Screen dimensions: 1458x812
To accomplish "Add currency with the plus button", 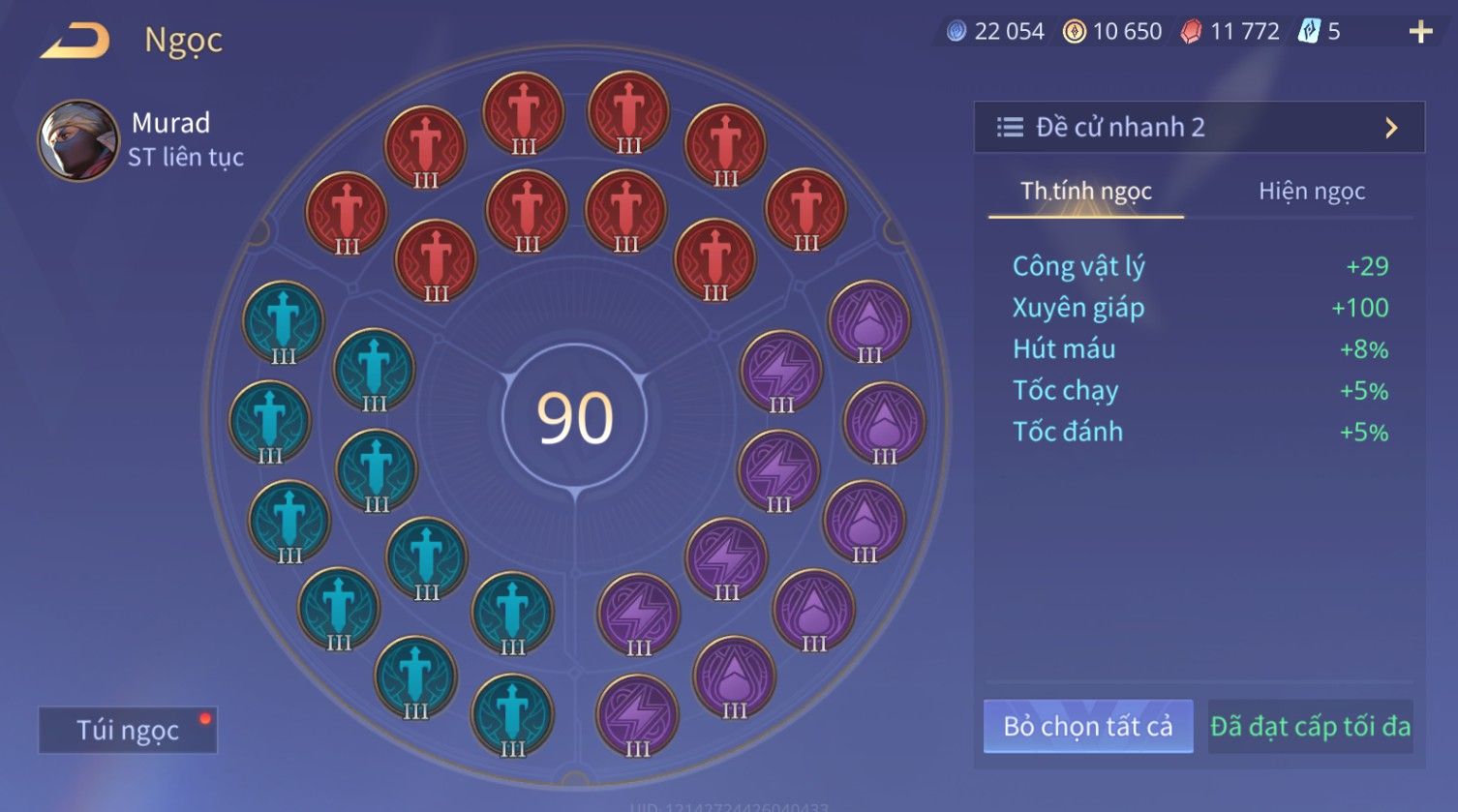I will [1420, 33].
